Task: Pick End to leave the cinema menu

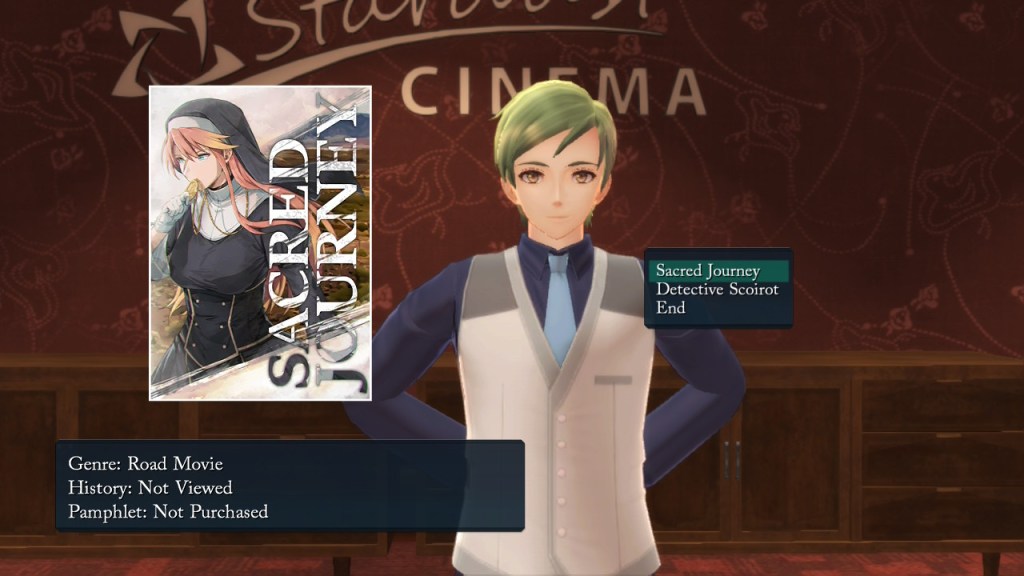Action: (671, 308)
